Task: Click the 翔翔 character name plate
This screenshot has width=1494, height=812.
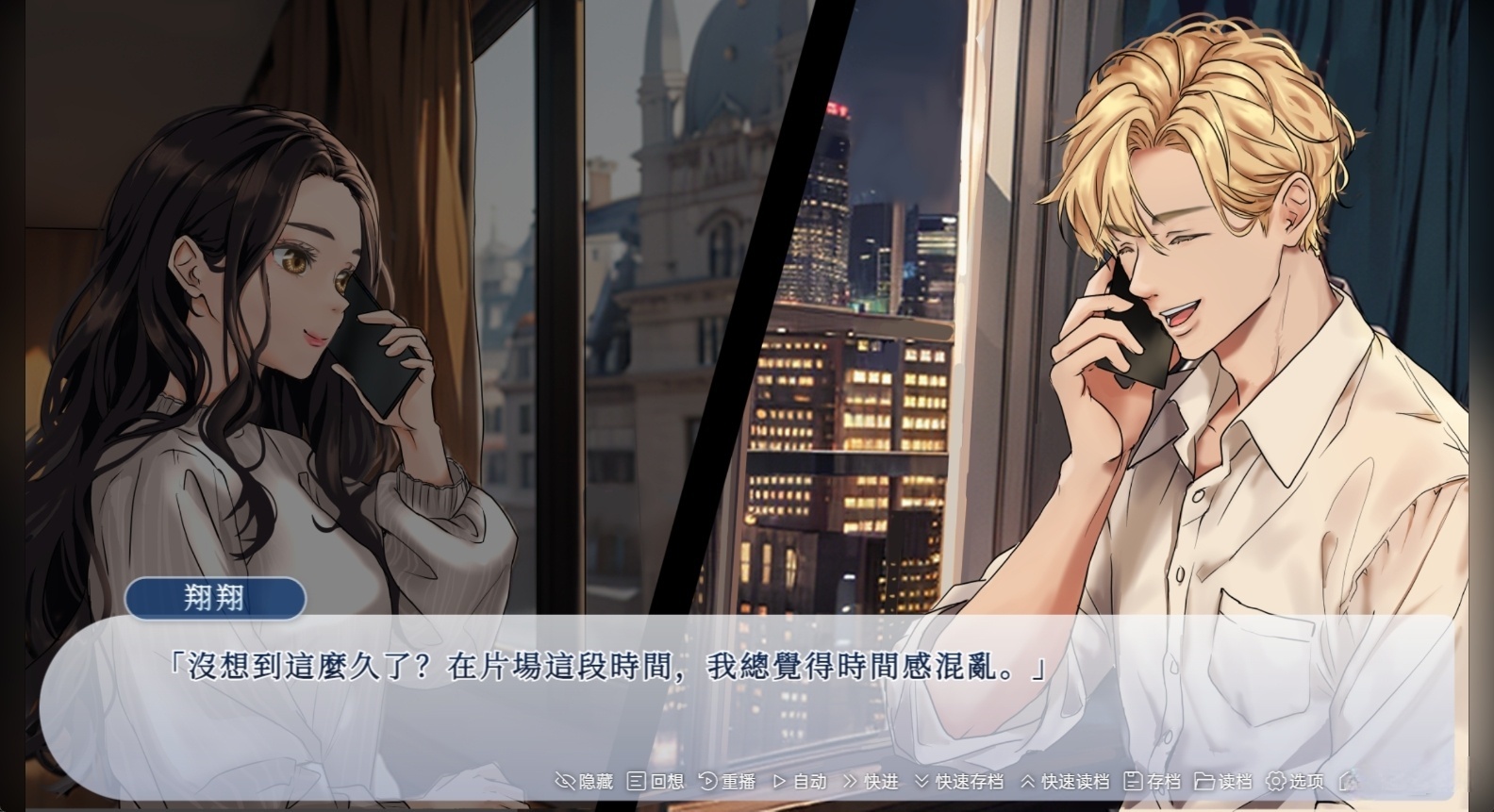Action: point(217,599)
